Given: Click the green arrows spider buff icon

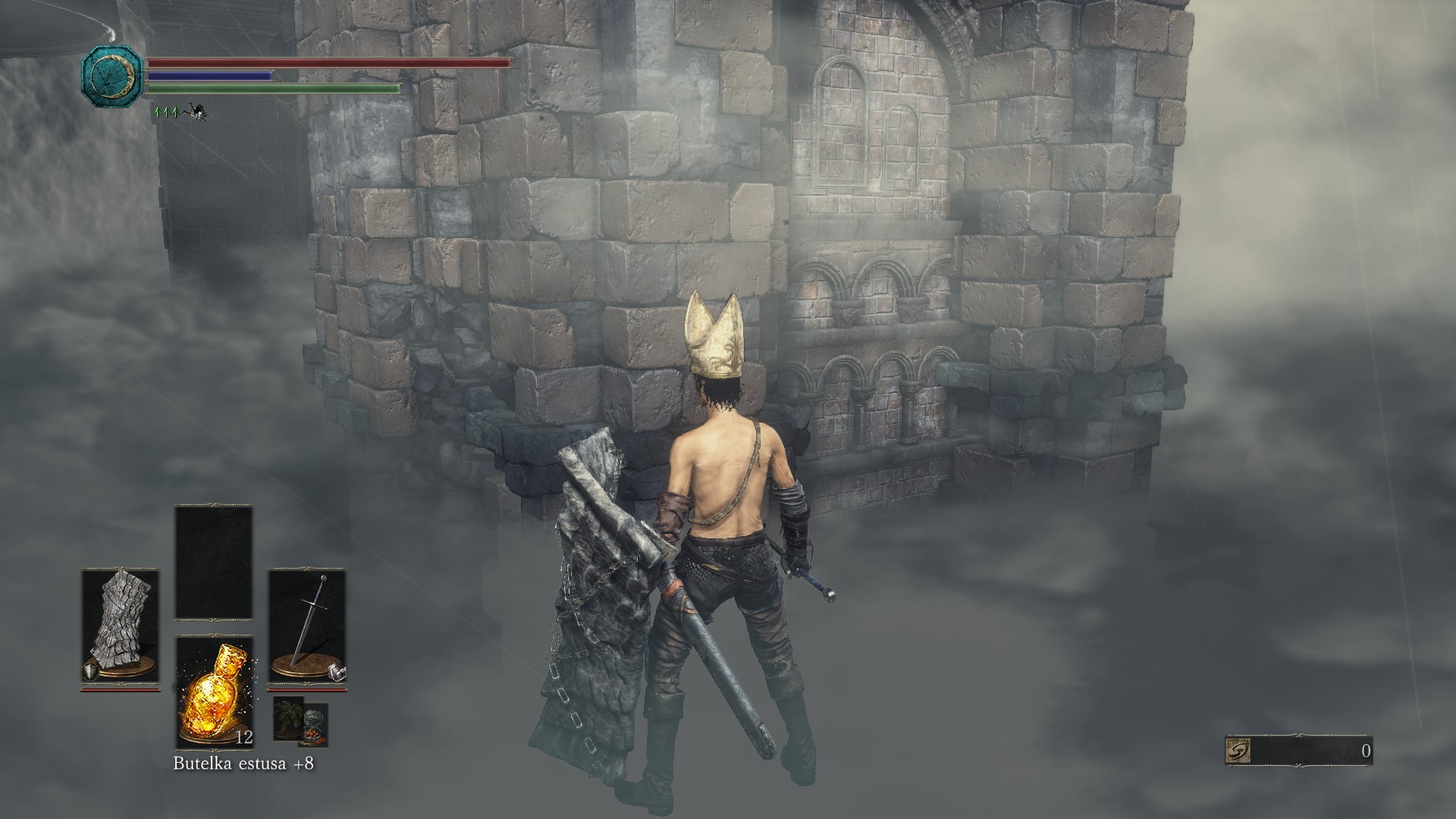Looking at the screenshot, I should pyautogui.click(x=179, y=113).
